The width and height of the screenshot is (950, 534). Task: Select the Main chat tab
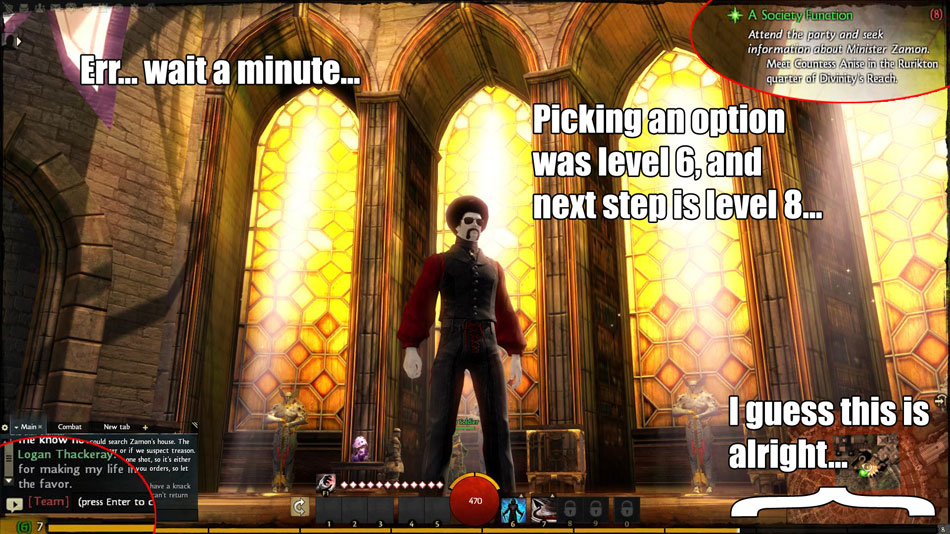click(x=28, y=427)
